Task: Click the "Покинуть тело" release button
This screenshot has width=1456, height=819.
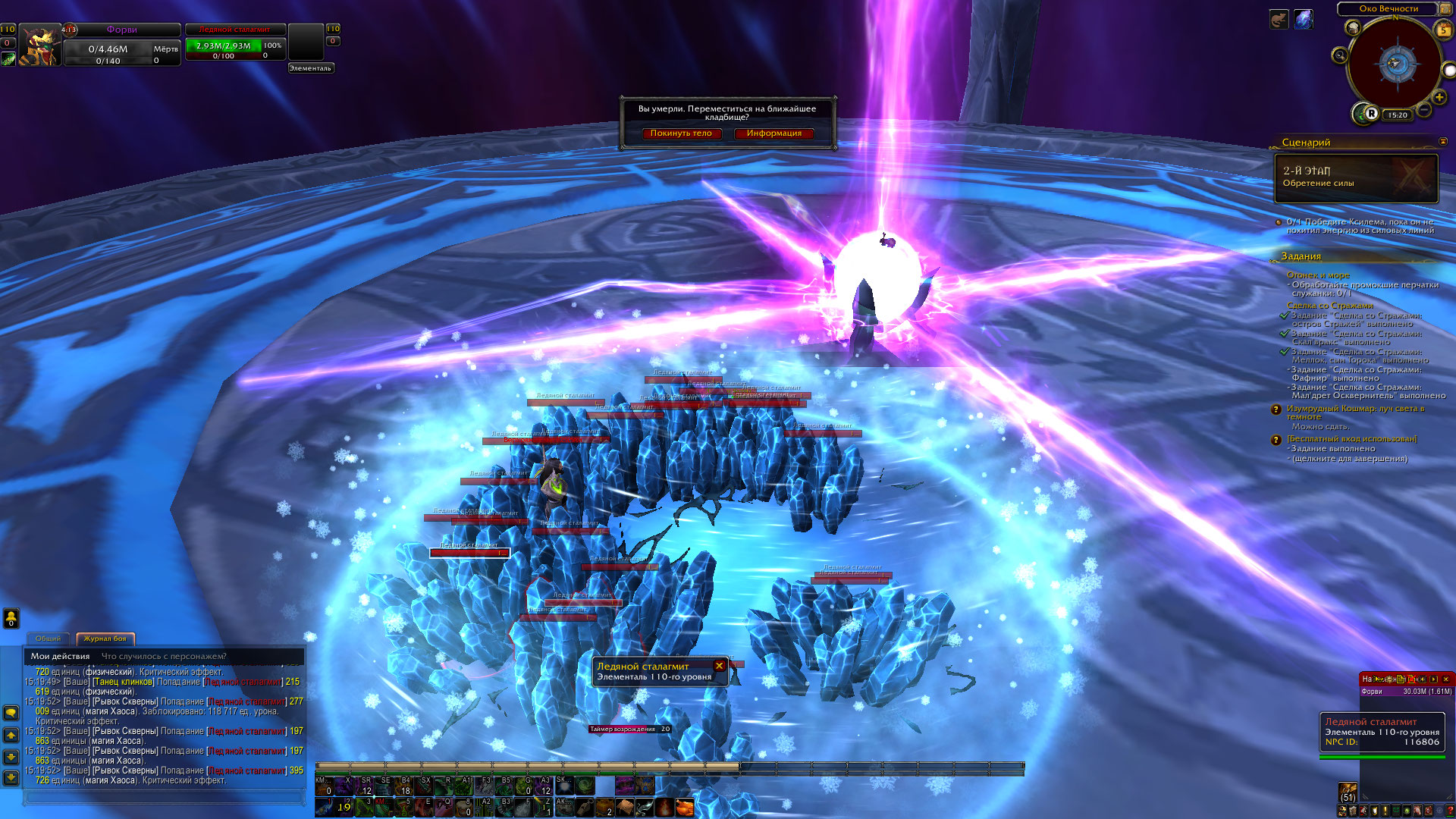Action: 680,133
